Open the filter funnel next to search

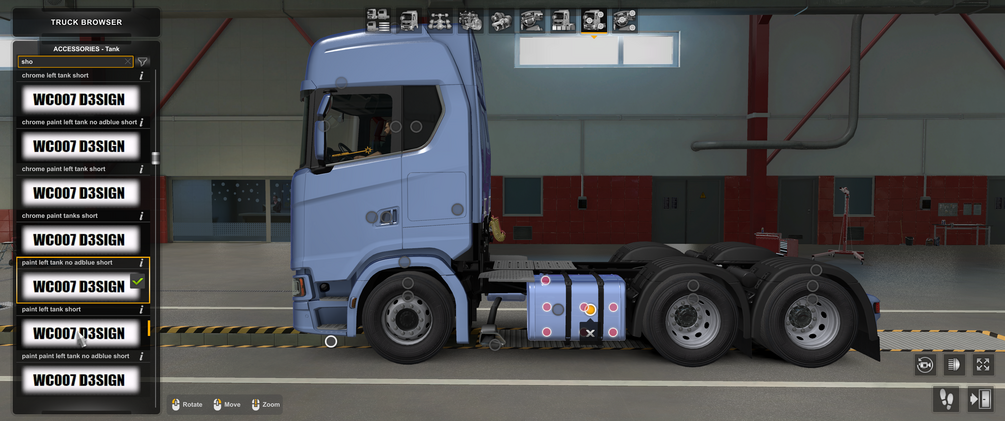tap(143, 62)
